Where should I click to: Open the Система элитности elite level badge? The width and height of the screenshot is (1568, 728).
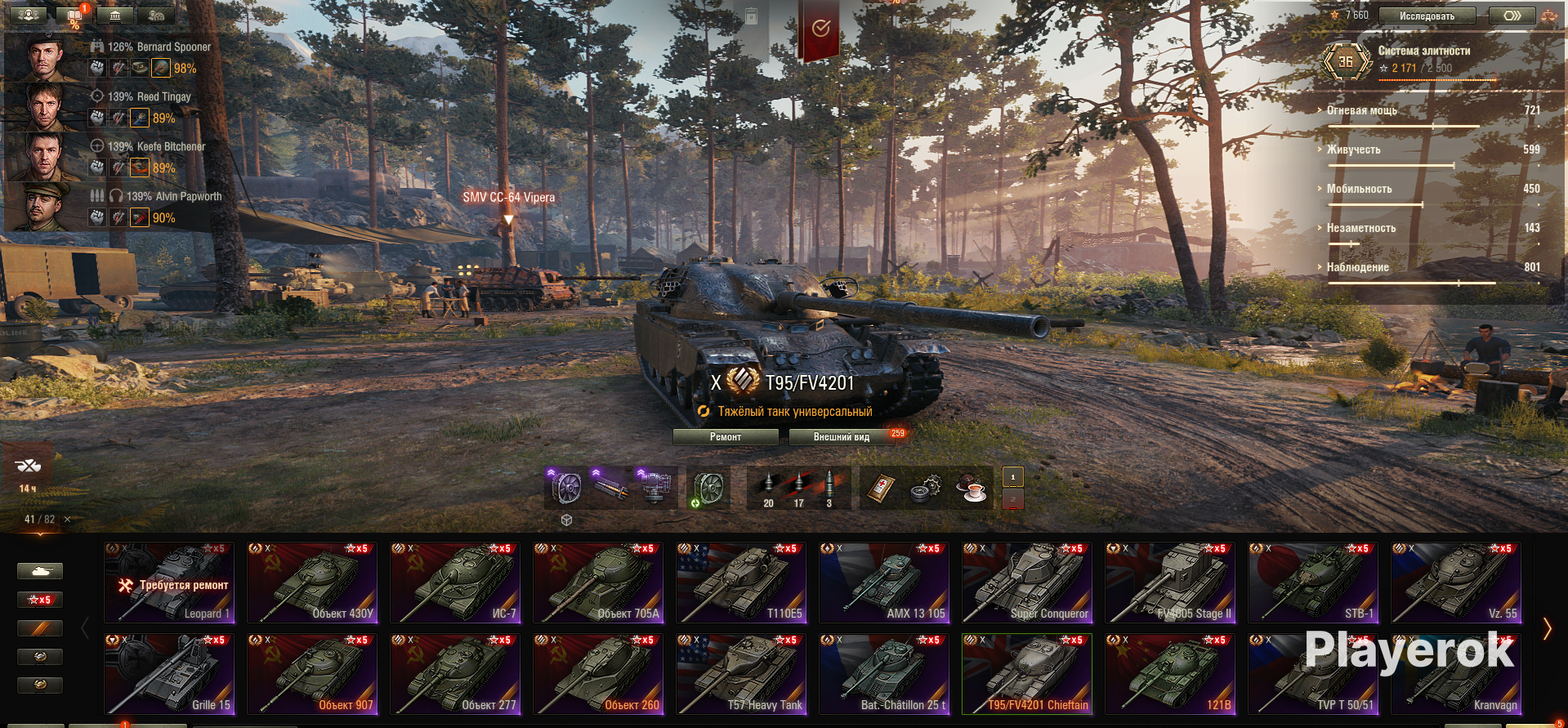(x=1346, y=61)
